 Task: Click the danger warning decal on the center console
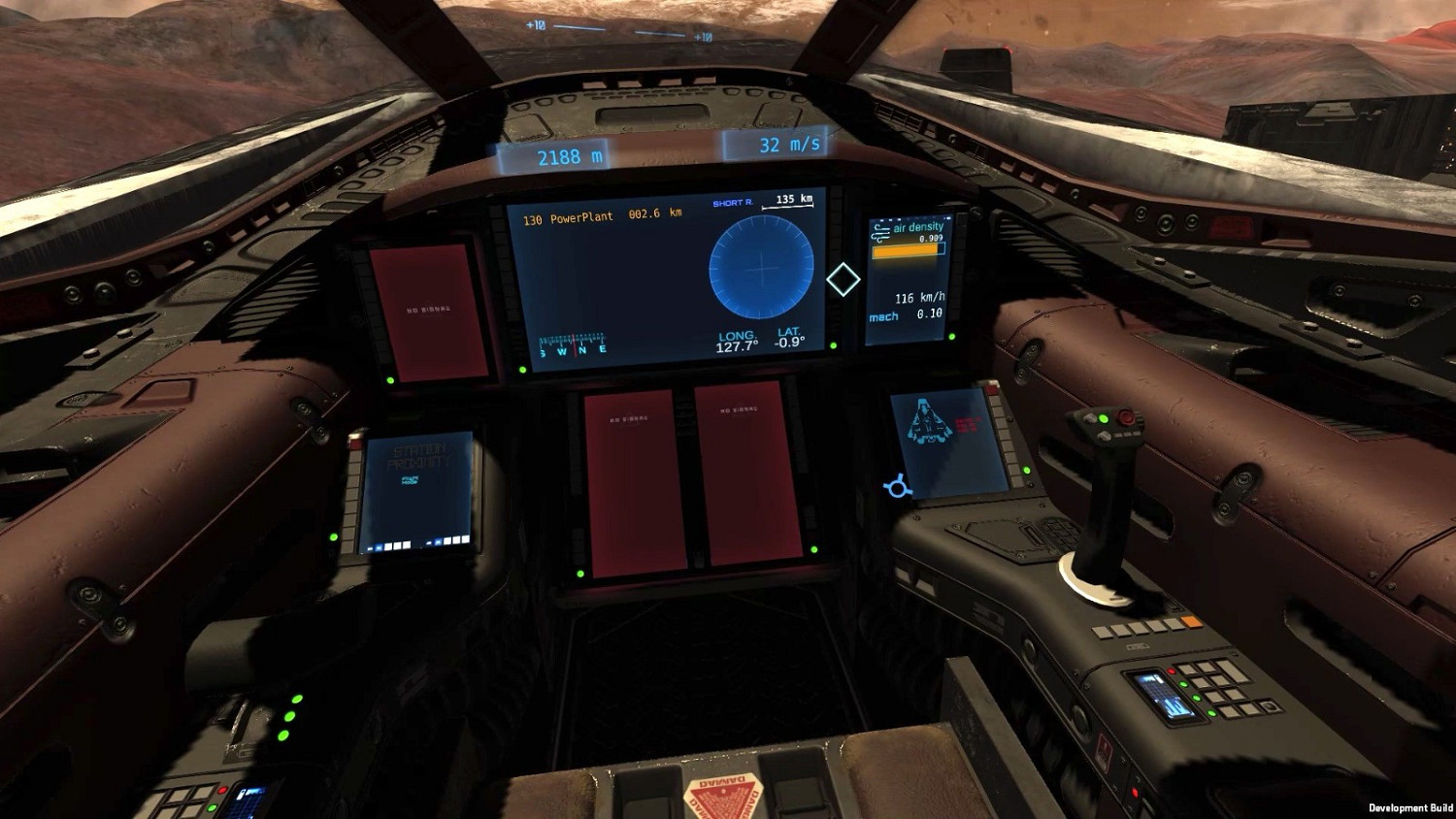(721, 800)
